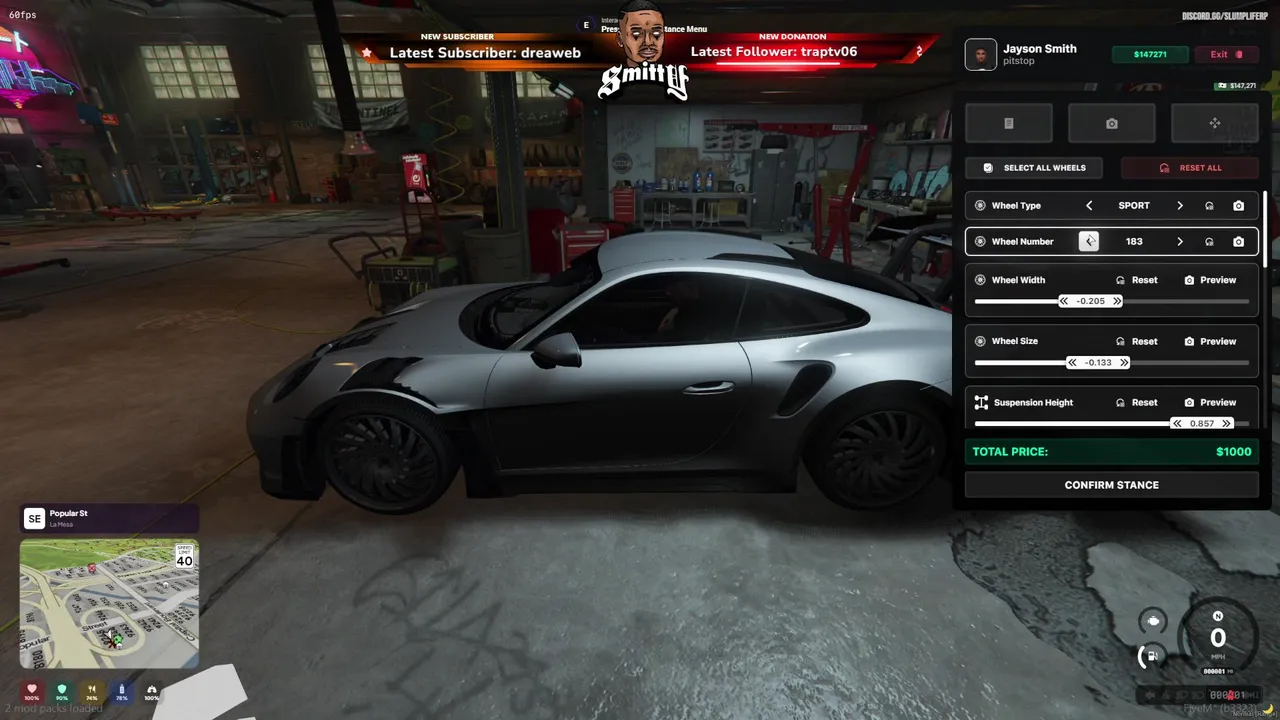The image size is (1280, 720).
Task: Reset the Suspension Height value
Action: [x=1137, y=403]
